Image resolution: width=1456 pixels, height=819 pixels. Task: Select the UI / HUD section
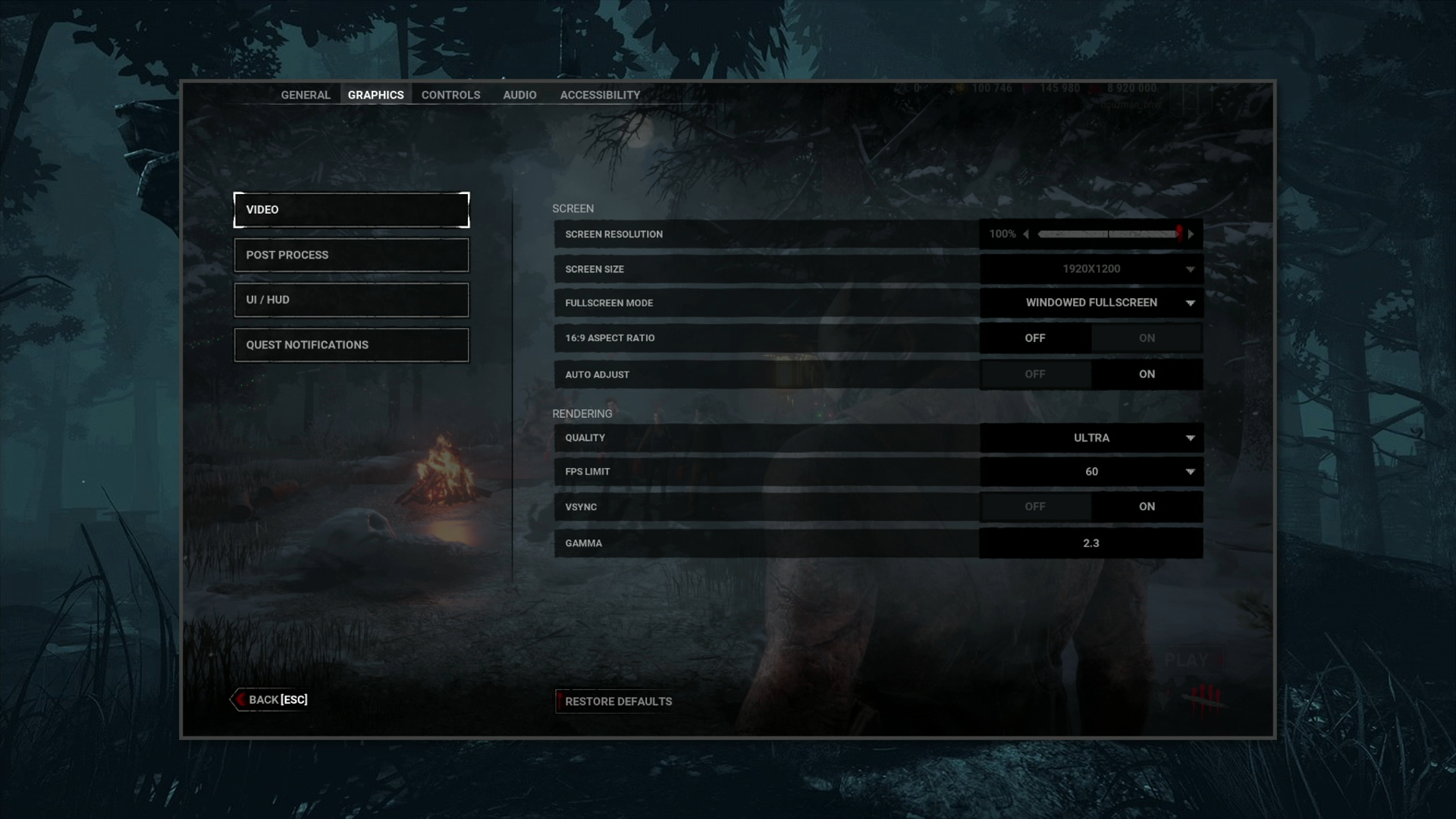point(351,300)
